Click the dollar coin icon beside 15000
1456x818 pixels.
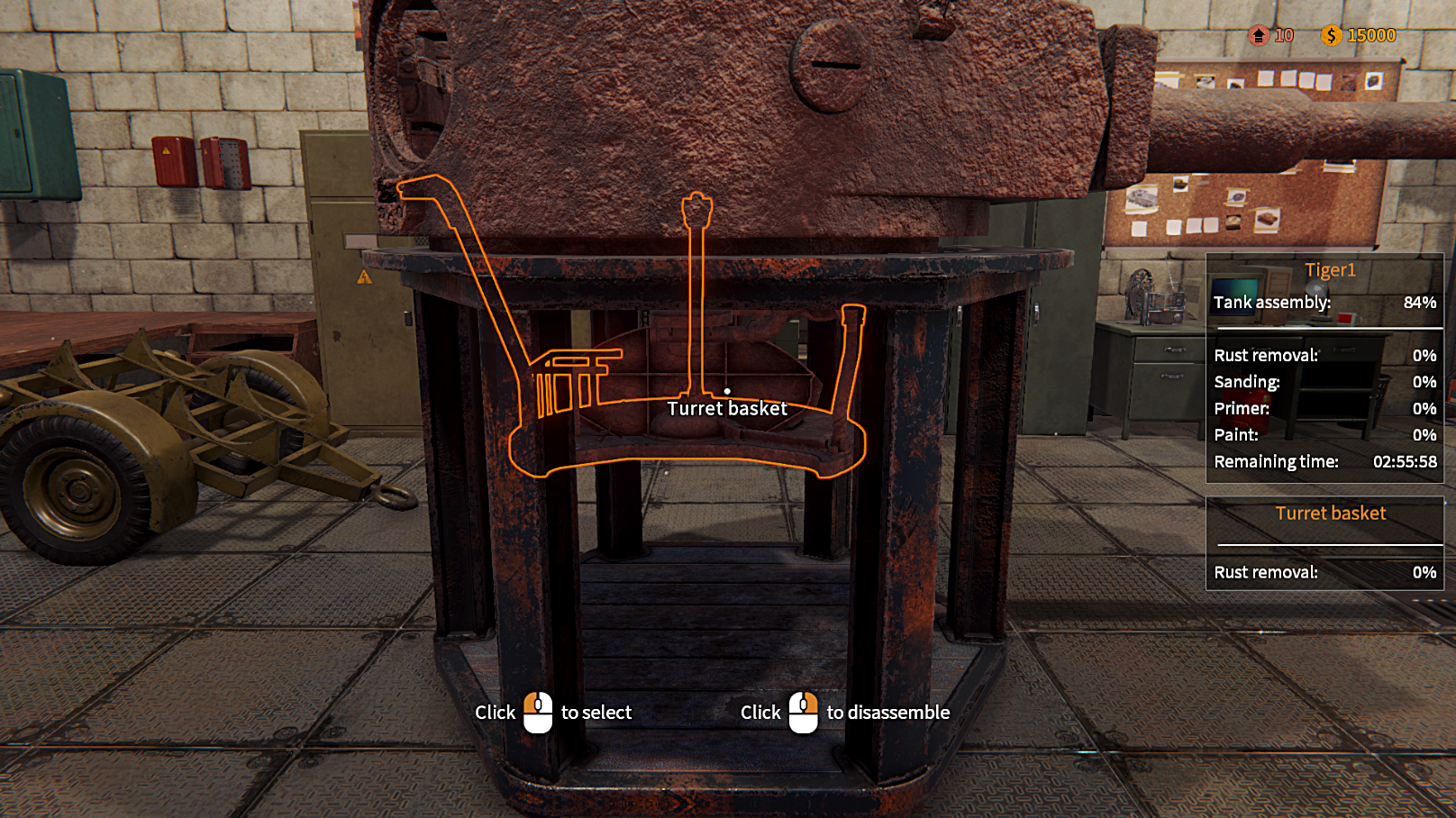[x=1331, y=35]
